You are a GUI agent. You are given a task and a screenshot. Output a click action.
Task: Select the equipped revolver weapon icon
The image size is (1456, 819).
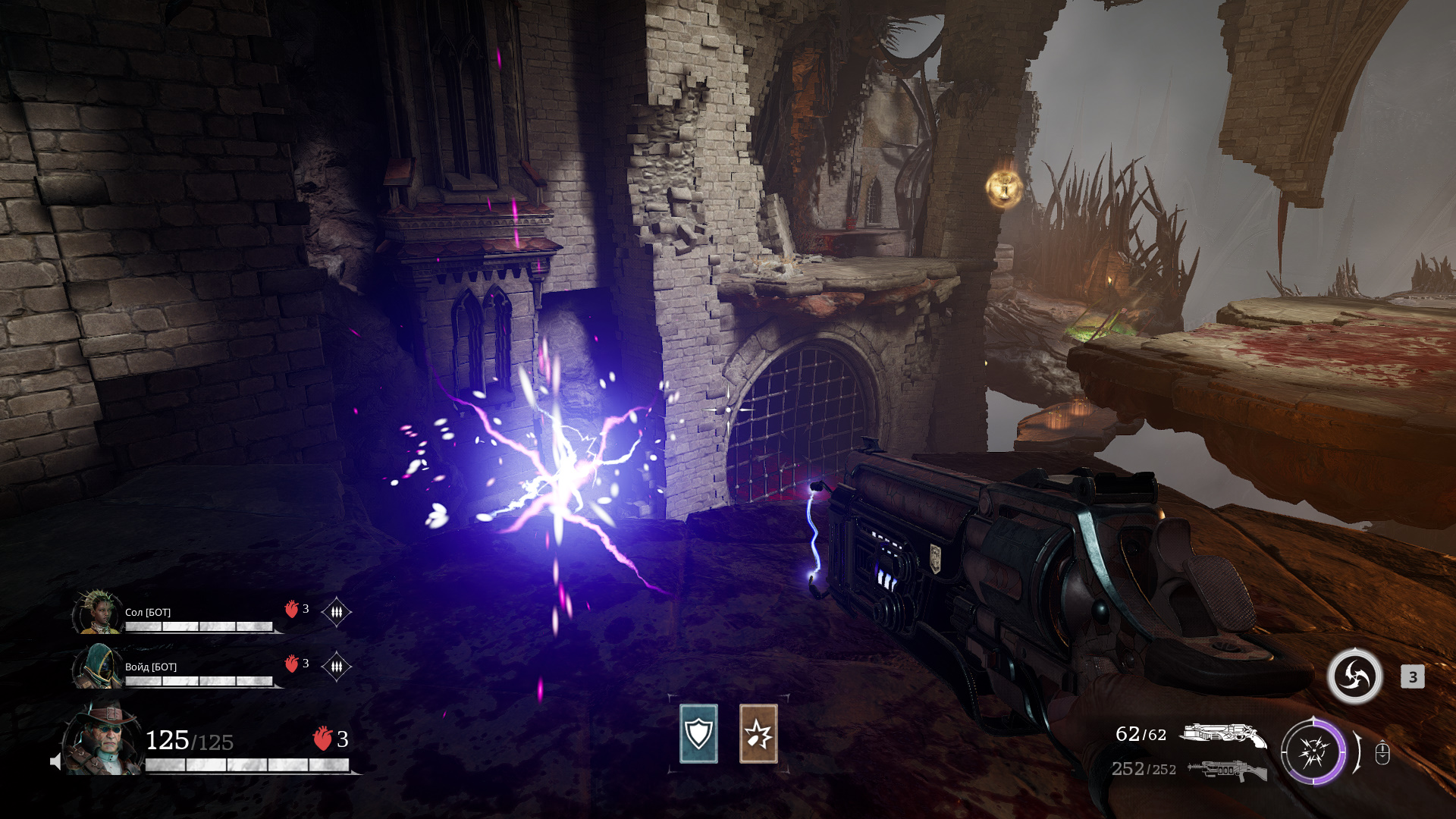click(x=1222, y=735)
